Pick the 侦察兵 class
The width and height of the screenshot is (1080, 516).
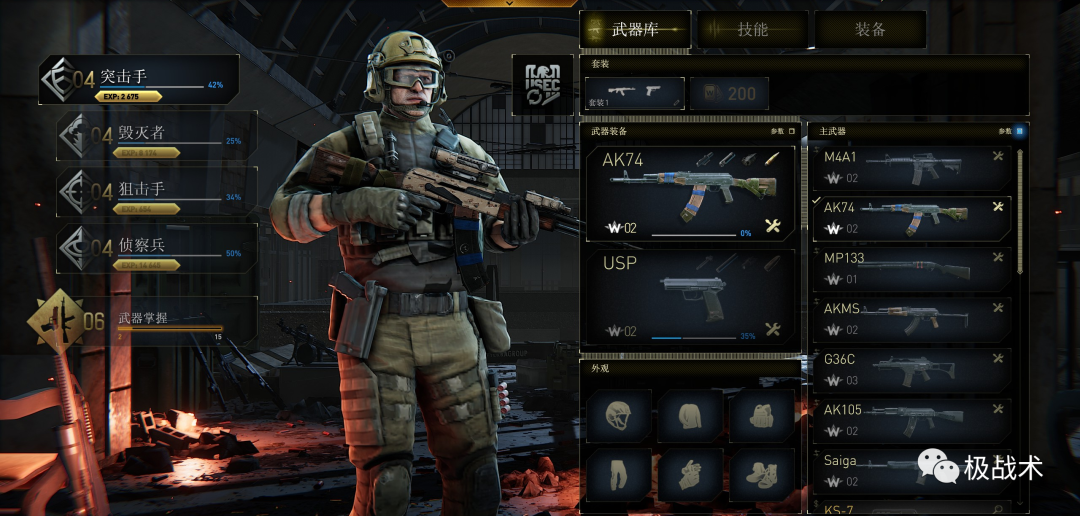(x=157, y=248)
